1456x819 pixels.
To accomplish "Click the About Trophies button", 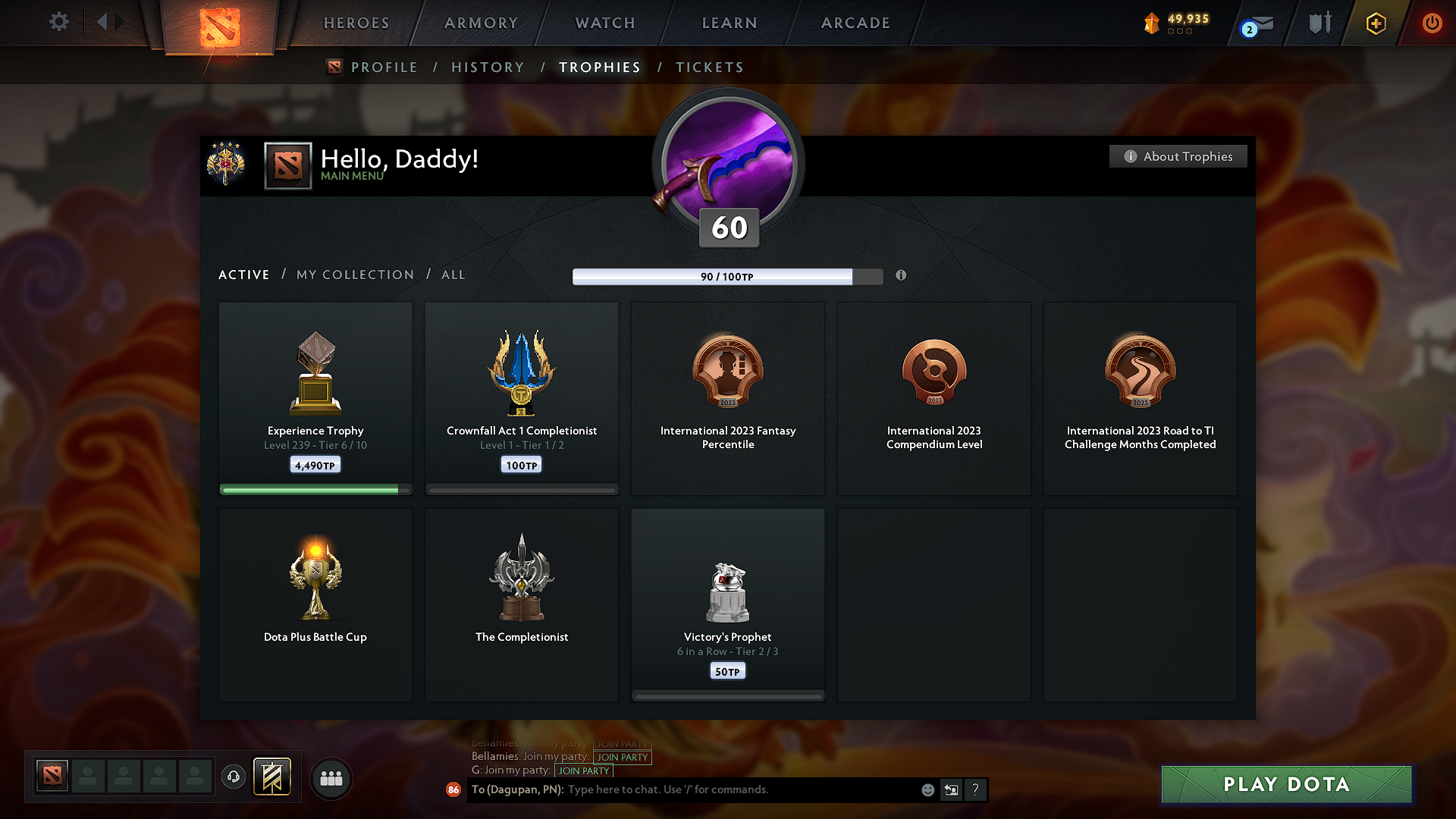I will (x=1178, y=156).
